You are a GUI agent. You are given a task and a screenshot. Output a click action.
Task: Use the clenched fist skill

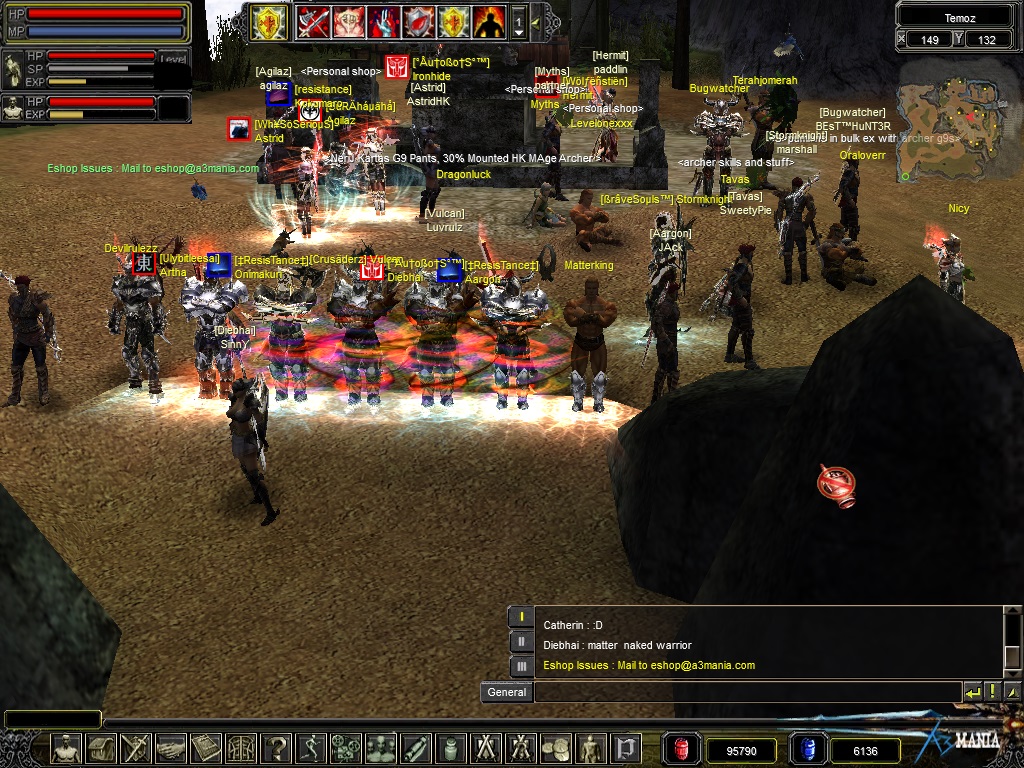348,21
